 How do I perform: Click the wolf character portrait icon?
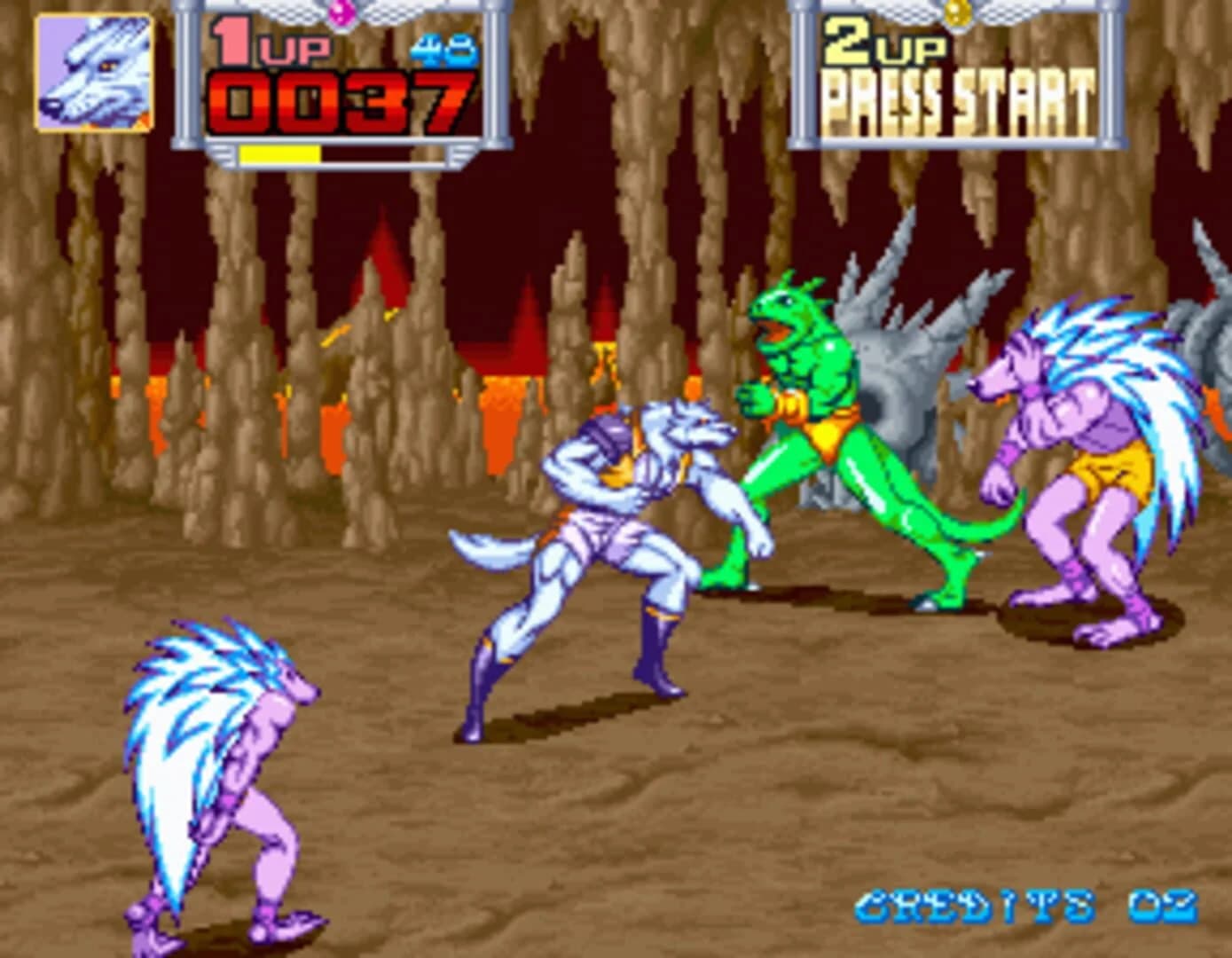(x=93, y=75)
